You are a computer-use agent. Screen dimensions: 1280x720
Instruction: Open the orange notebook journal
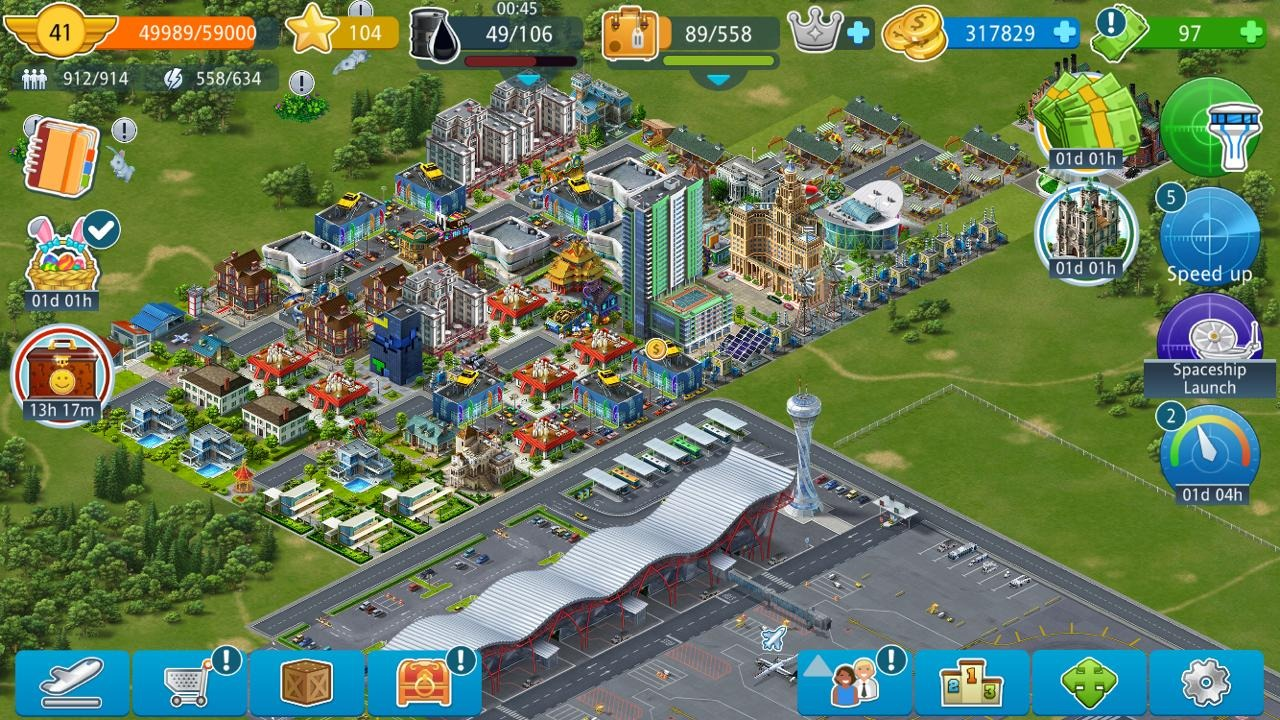pos(60,160)
